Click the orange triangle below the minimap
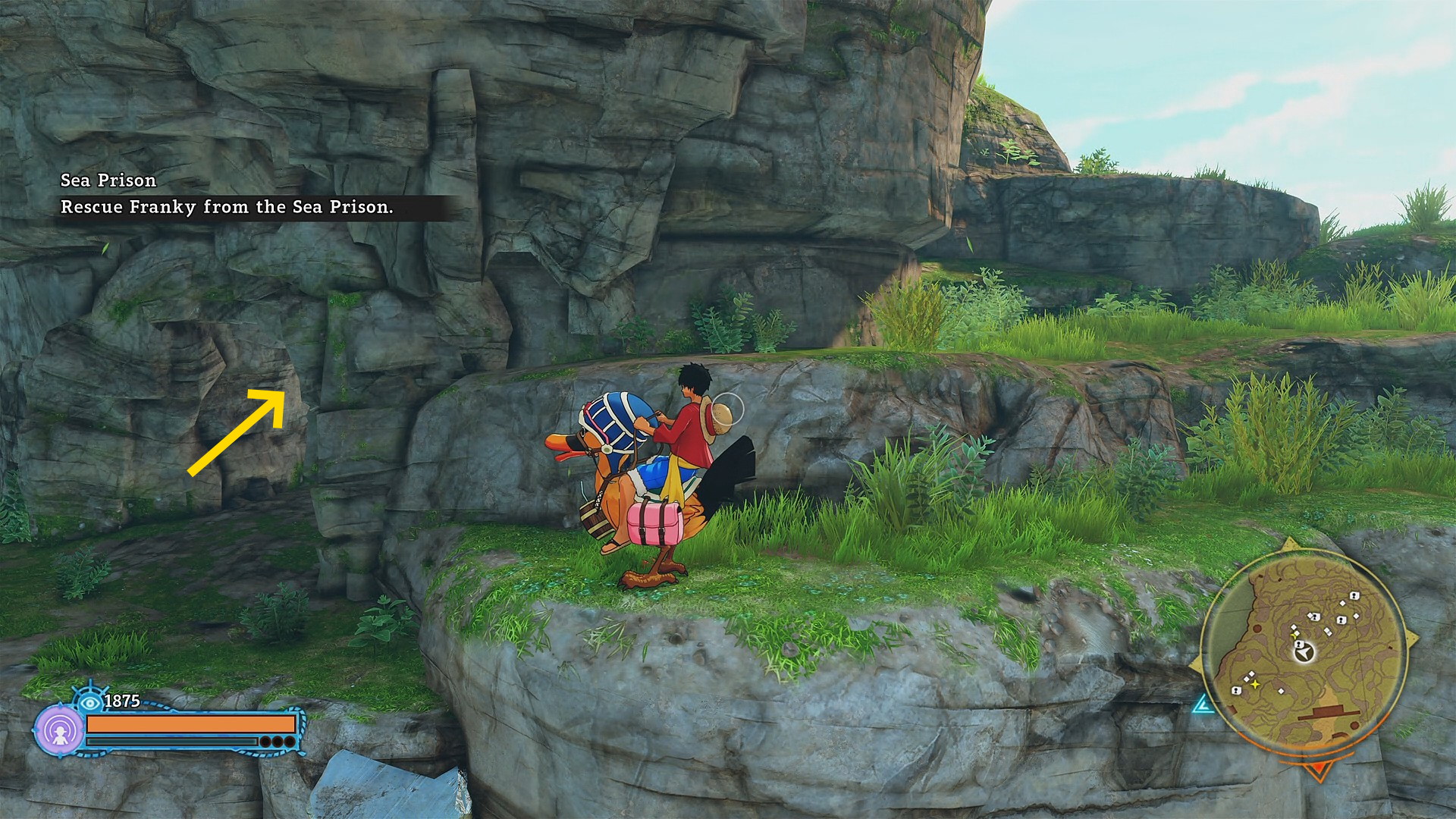Image resolution: width=1456 pixels, height=819 pixels. 1318,771
